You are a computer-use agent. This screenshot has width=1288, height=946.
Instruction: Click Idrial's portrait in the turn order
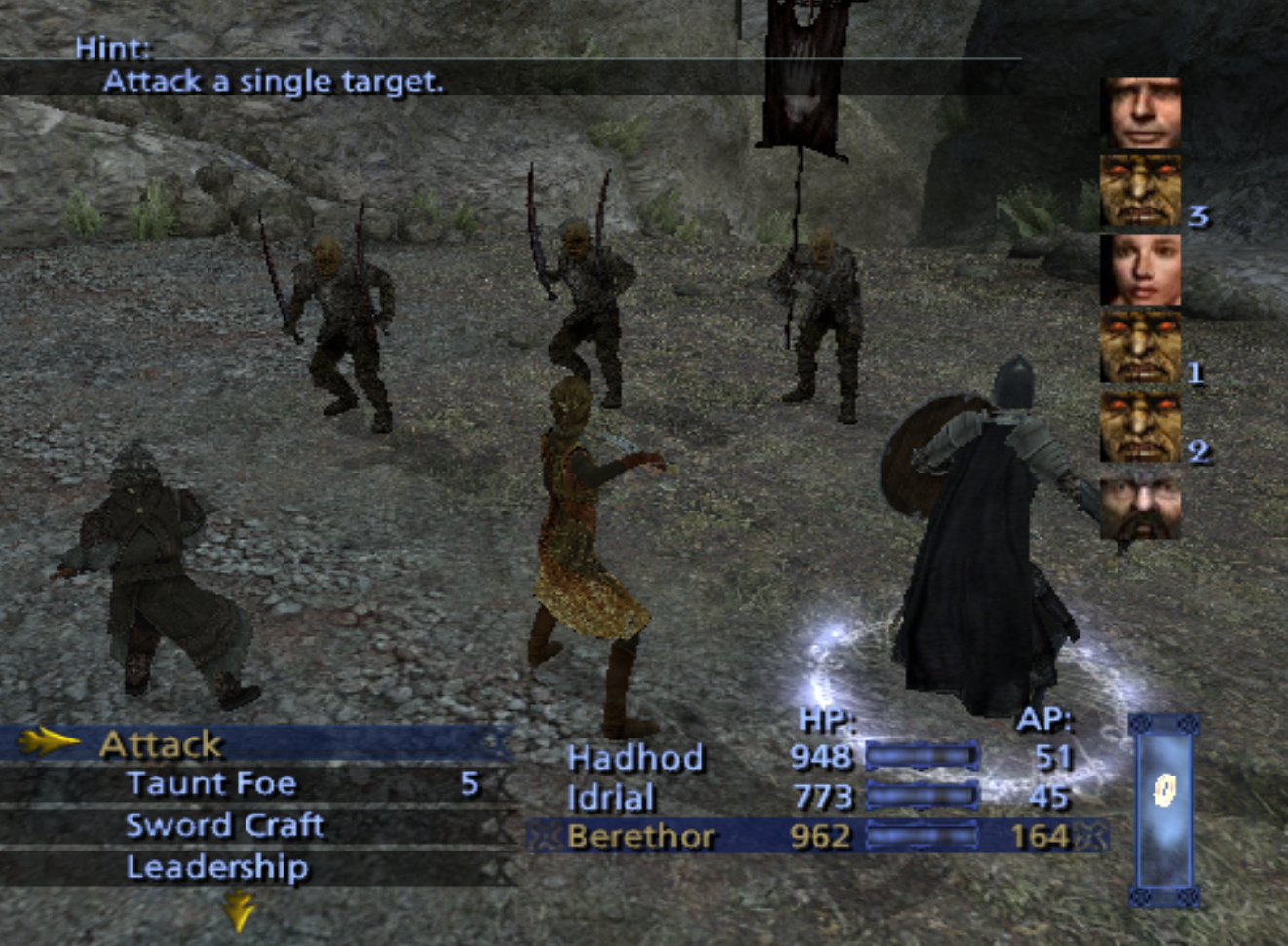tap(1140, 269)
